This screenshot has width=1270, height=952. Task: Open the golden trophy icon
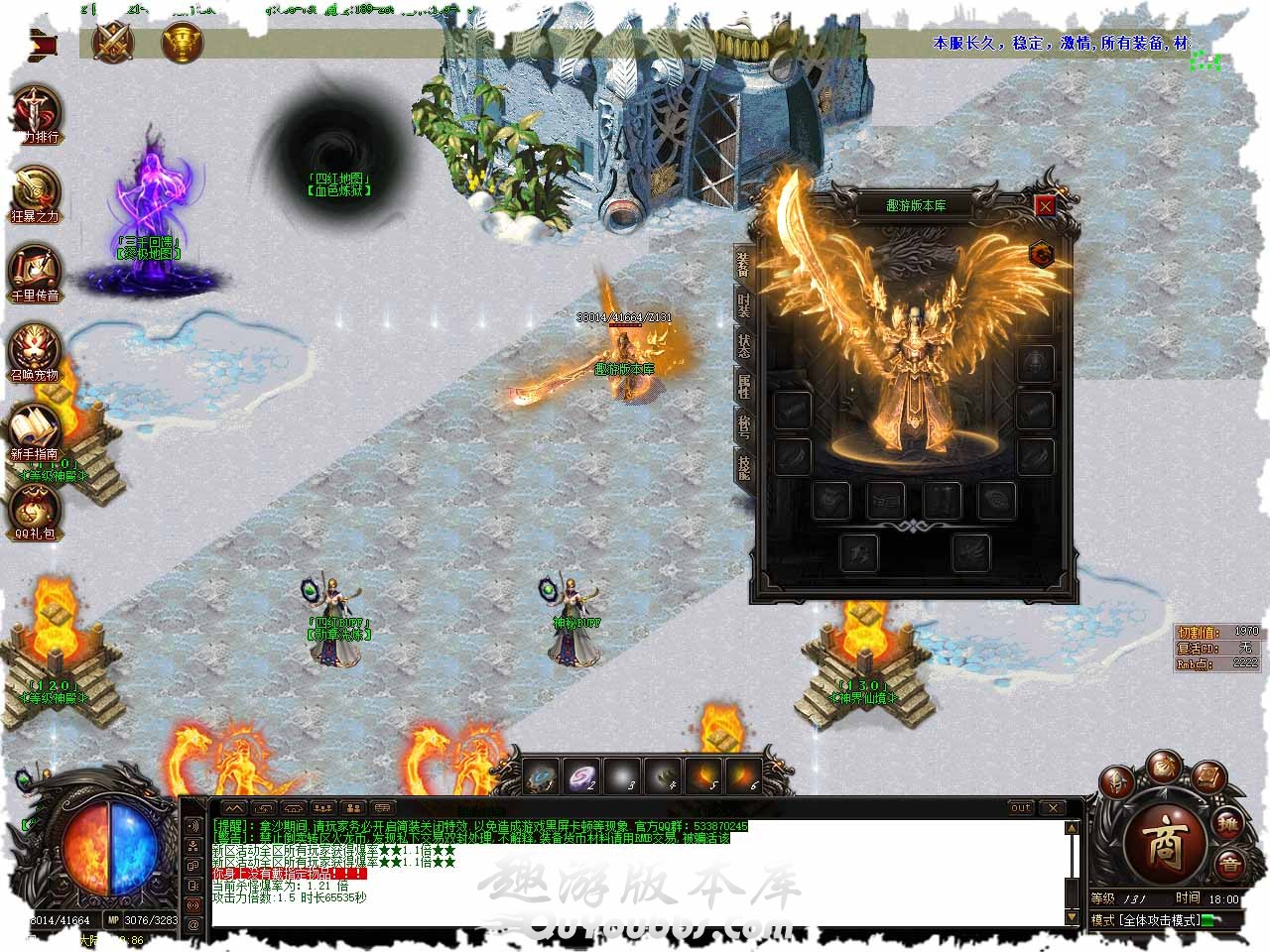pos(180,42)
